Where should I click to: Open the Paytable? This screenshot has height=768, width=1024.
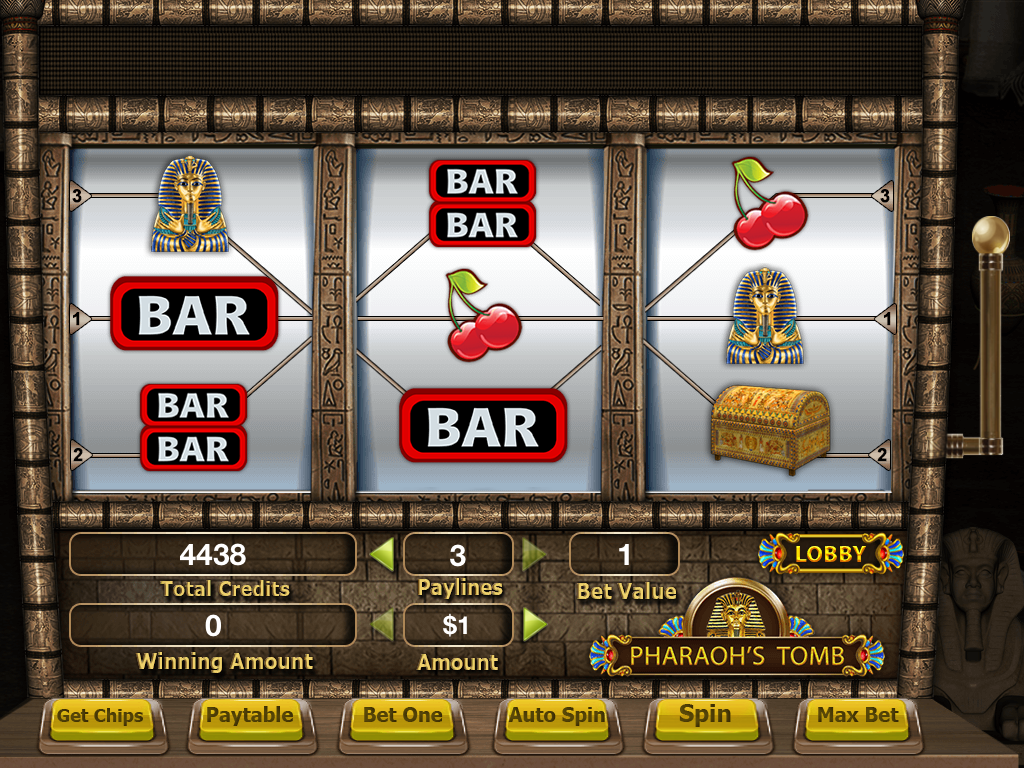coord(250,716)
